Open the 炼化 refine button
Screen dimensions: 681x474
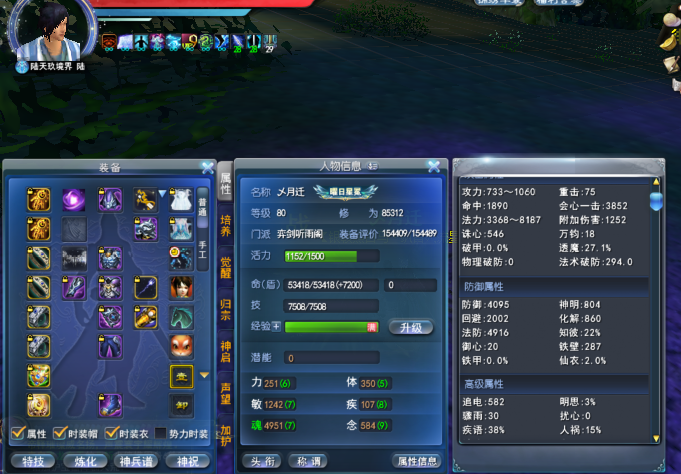click(86, 461)
